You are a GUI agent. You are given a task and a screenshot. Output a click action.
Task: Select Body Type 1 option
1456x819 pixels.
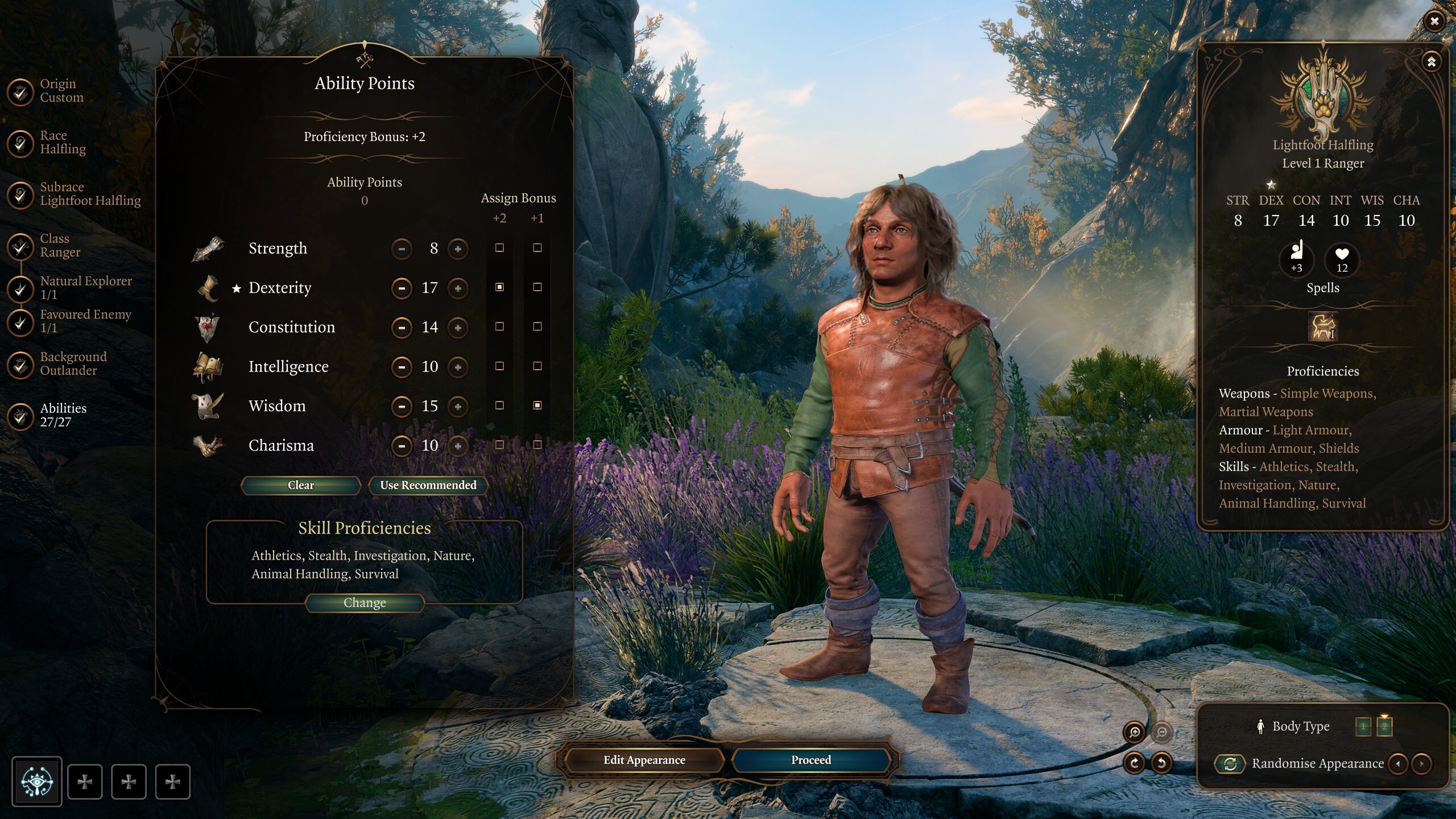coord(1363,726)
